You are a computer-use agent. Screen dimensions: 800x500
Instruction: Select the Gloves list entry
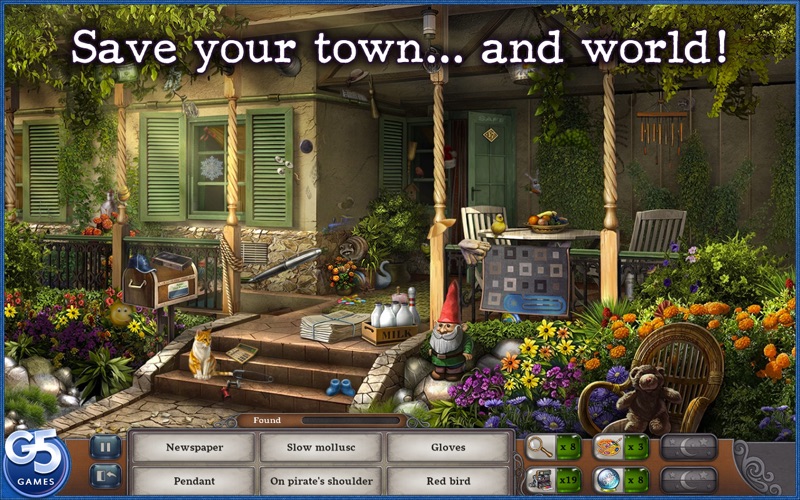[448, 447]
